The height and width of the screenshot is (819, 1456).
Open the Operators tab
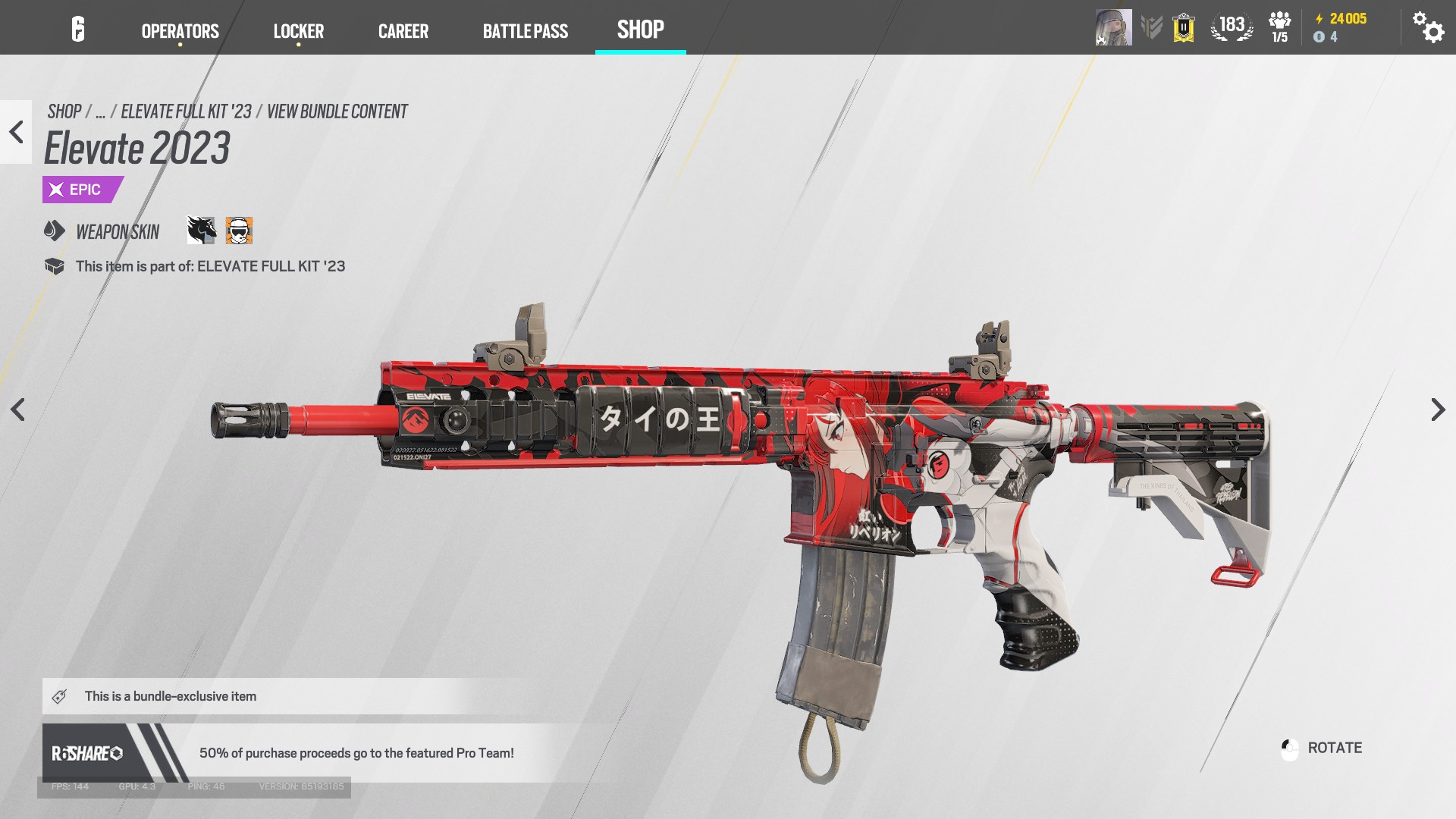(x=180, y=31)
